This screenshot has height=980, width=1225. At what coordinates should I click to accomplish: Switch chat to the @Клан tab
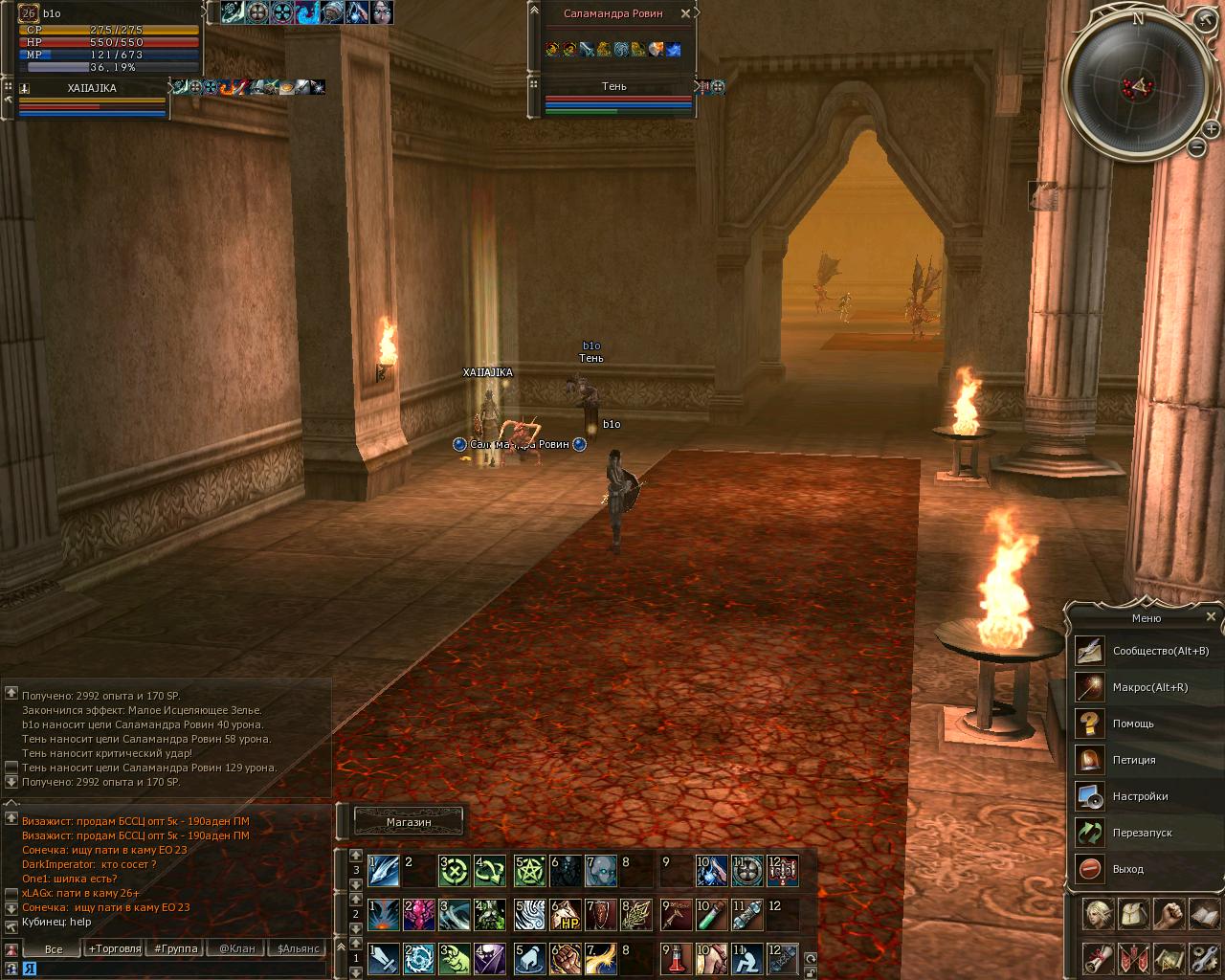coord(236,948)
